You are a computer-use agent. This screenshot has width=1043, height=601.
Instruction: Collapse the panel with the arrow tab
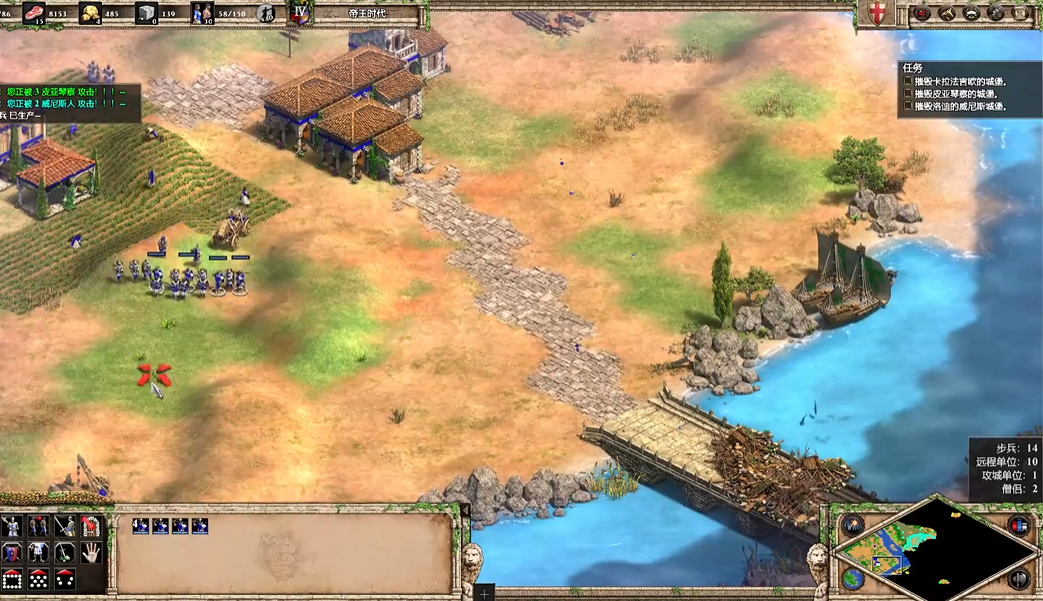coord(464,511)
